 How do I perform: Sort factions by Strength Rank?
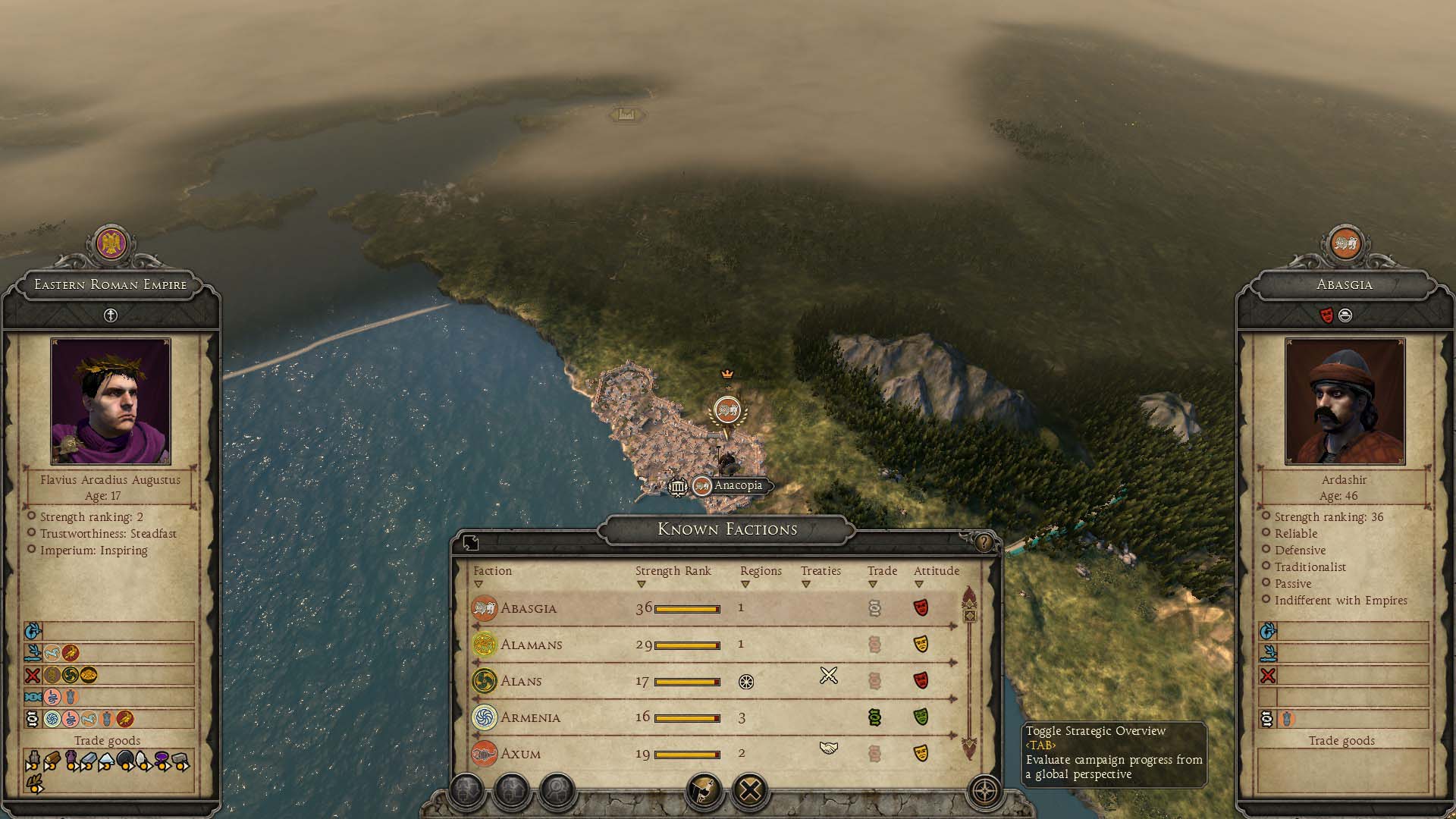tap(673, 571)
